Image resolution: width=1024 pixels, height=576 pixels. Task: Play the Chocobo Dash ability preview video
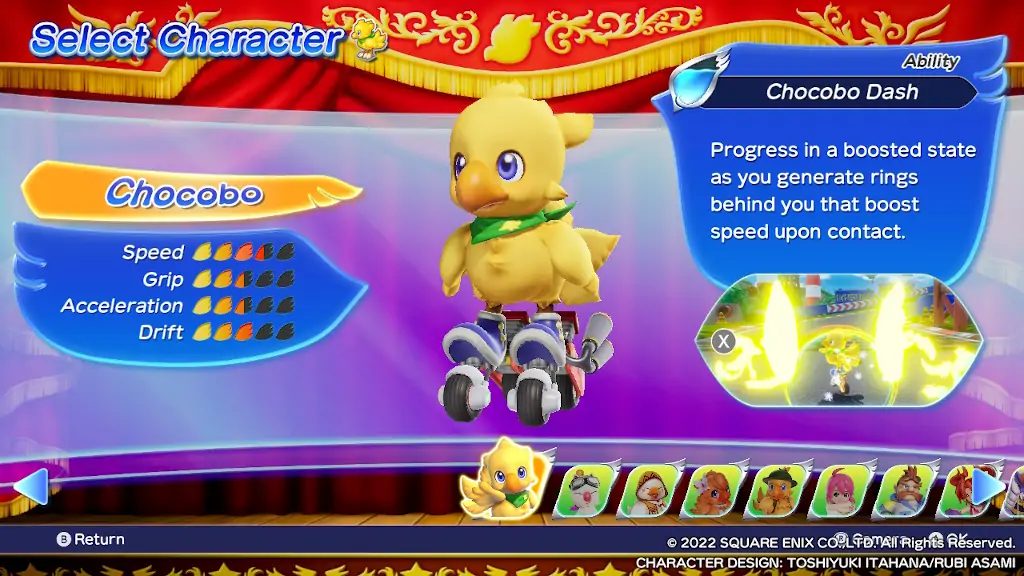click(838, 341)
